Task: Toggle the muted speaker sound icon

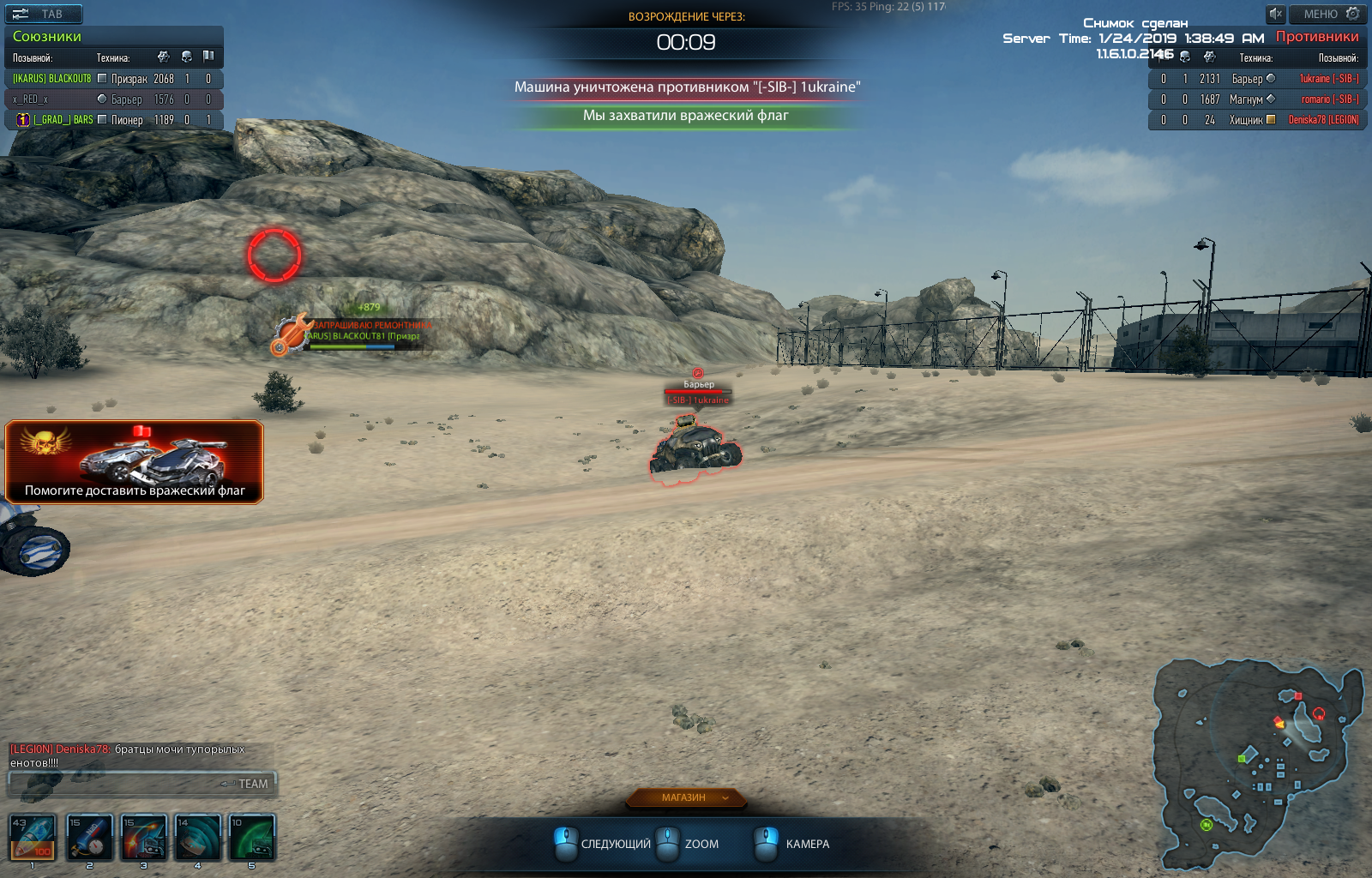Action: click(x=1276, y=14)
